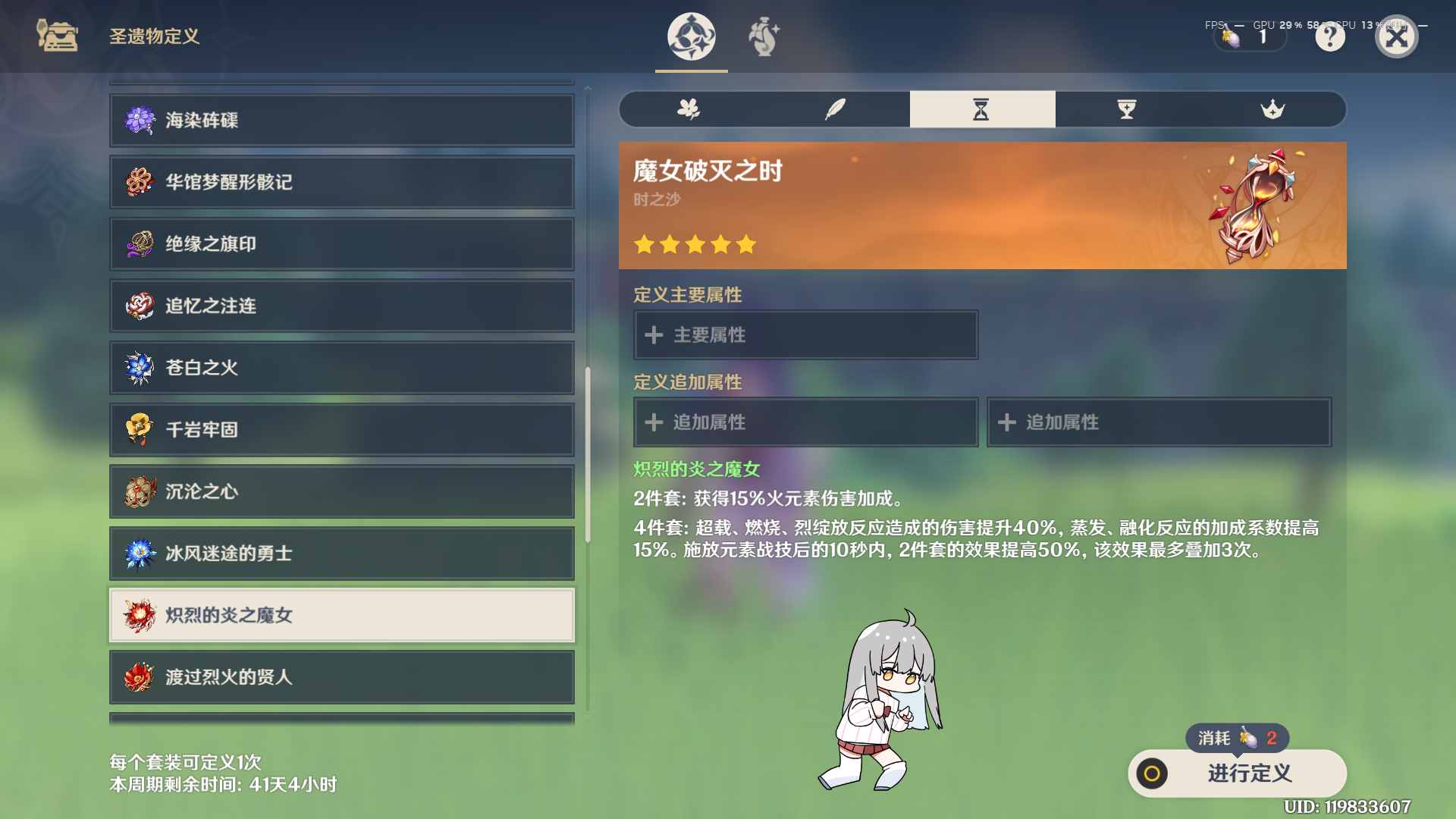Select the sands (hourglass) slot tab

point(982,109)
